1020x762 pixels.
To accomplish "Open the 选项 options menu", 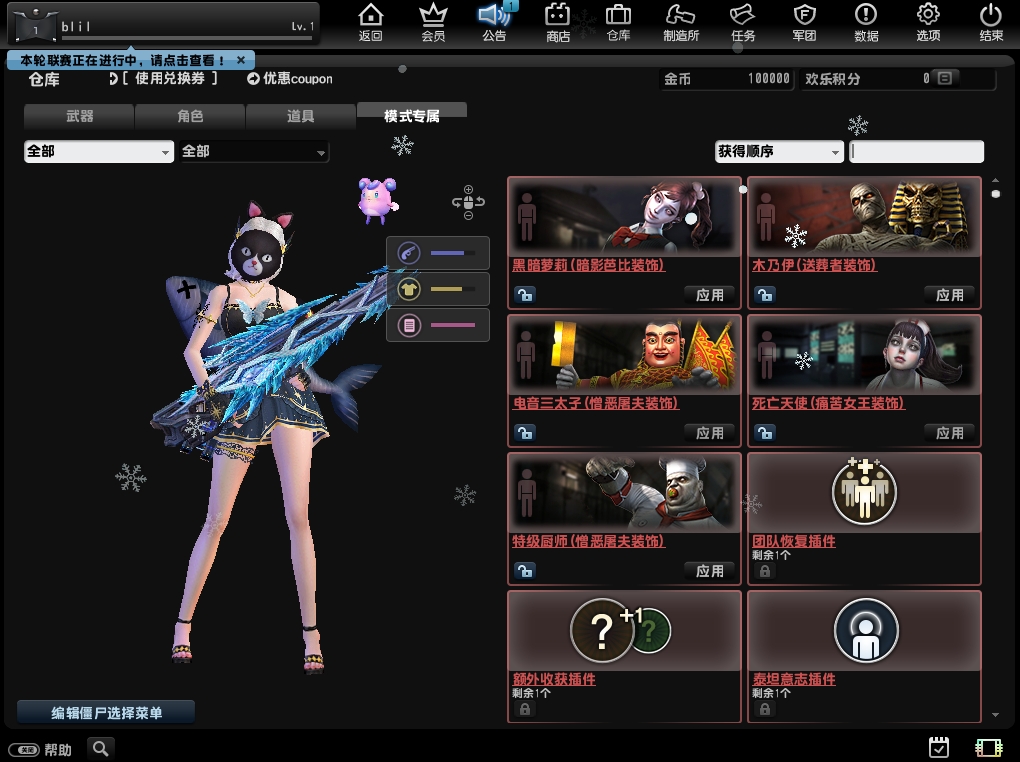I will (928, 23).
